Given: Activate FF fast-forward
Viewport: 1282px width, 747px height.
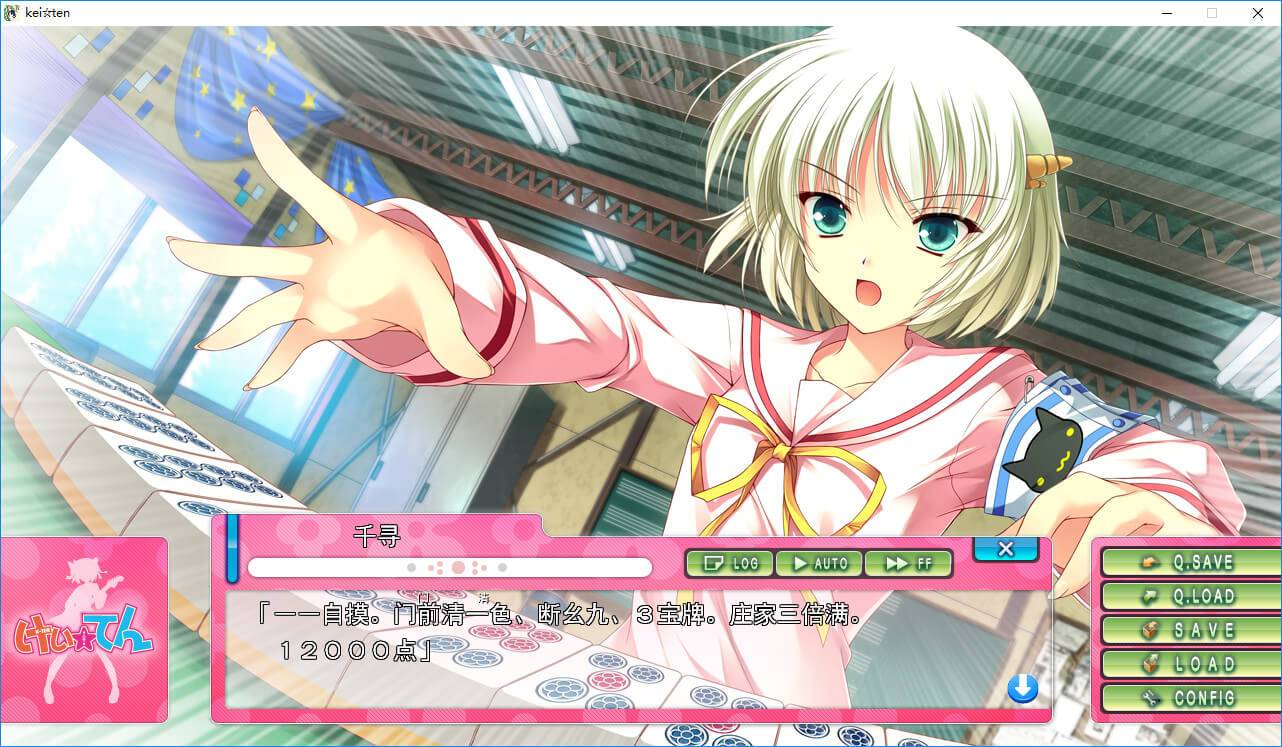Looking at the screenshot, I should coord(907,563).
